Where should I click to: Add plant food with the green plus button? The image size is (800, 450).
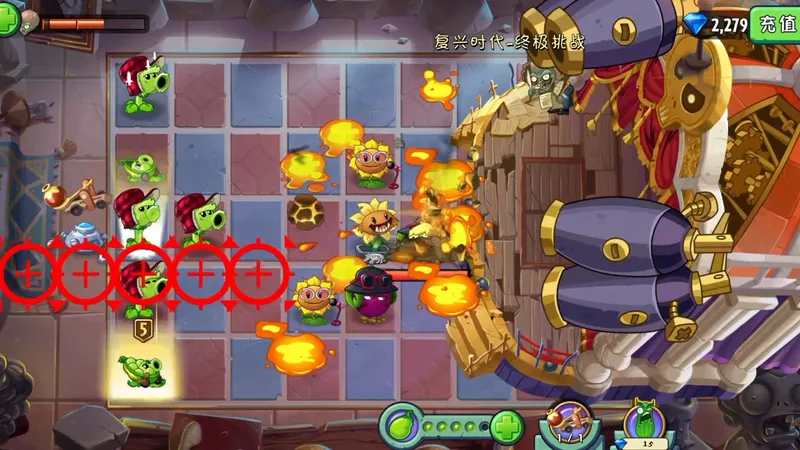click(508, 428)
